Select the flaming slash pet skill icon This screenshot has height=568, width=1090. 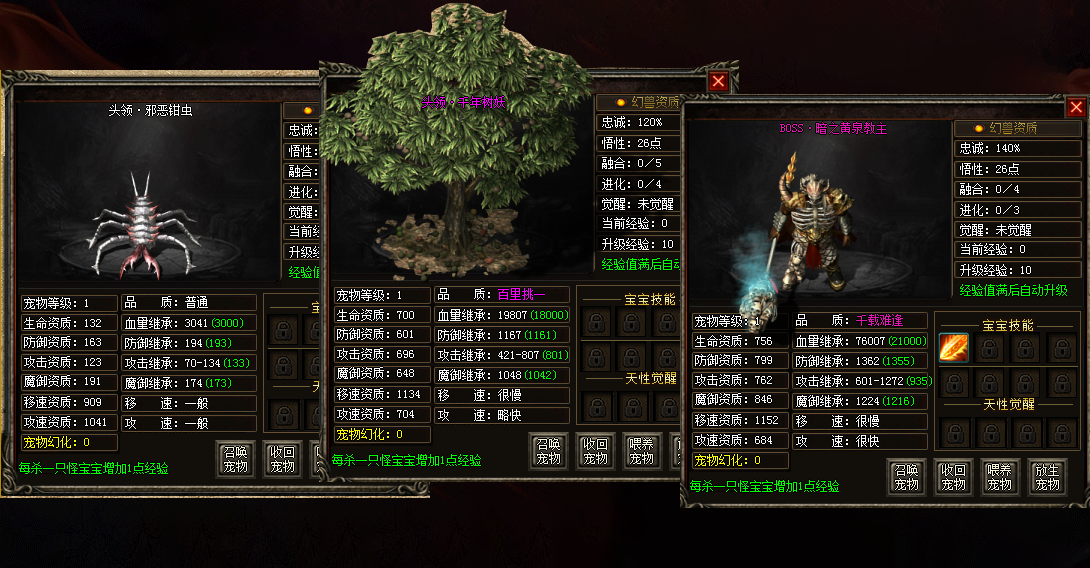pyautogui.click(x=954, y=347)
